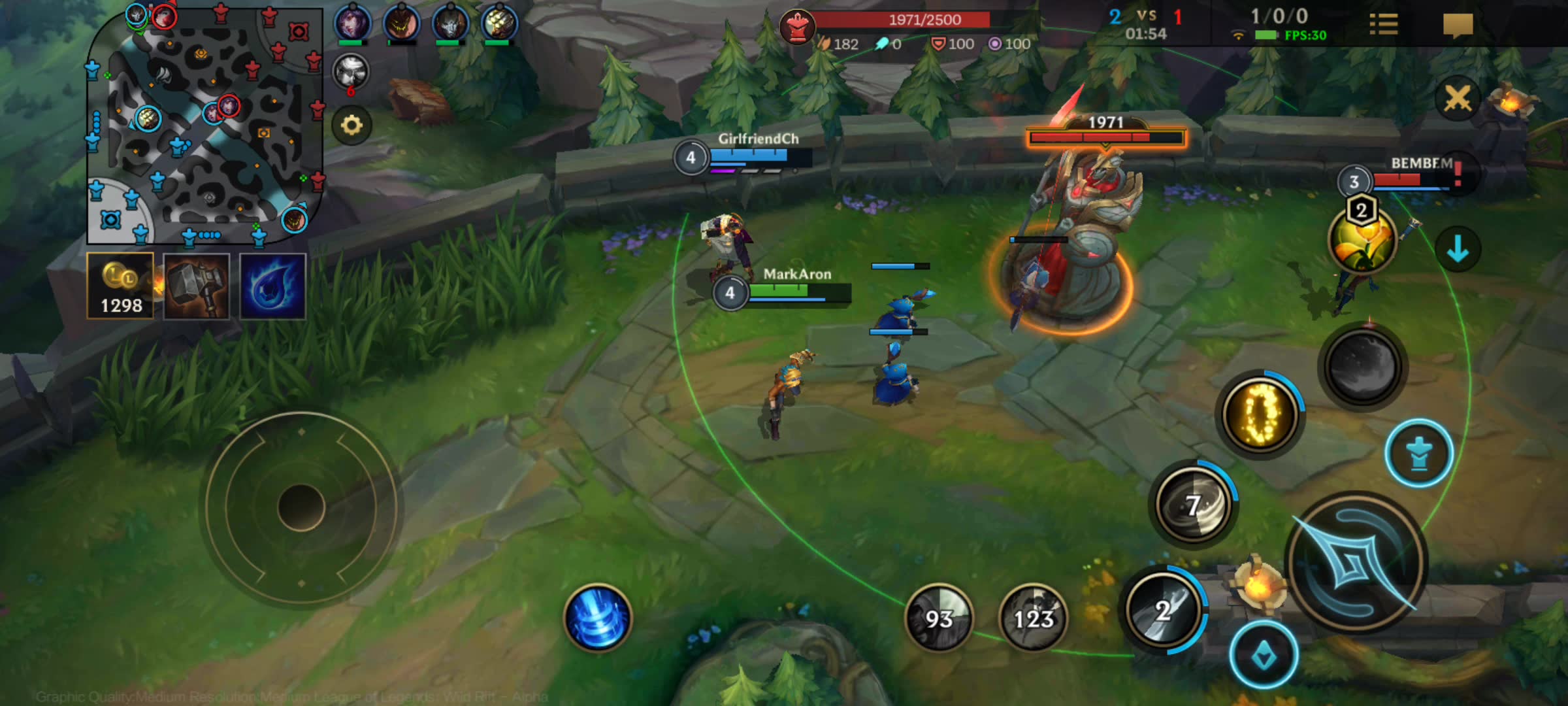Move with the virtual joystick

point(301,507)
